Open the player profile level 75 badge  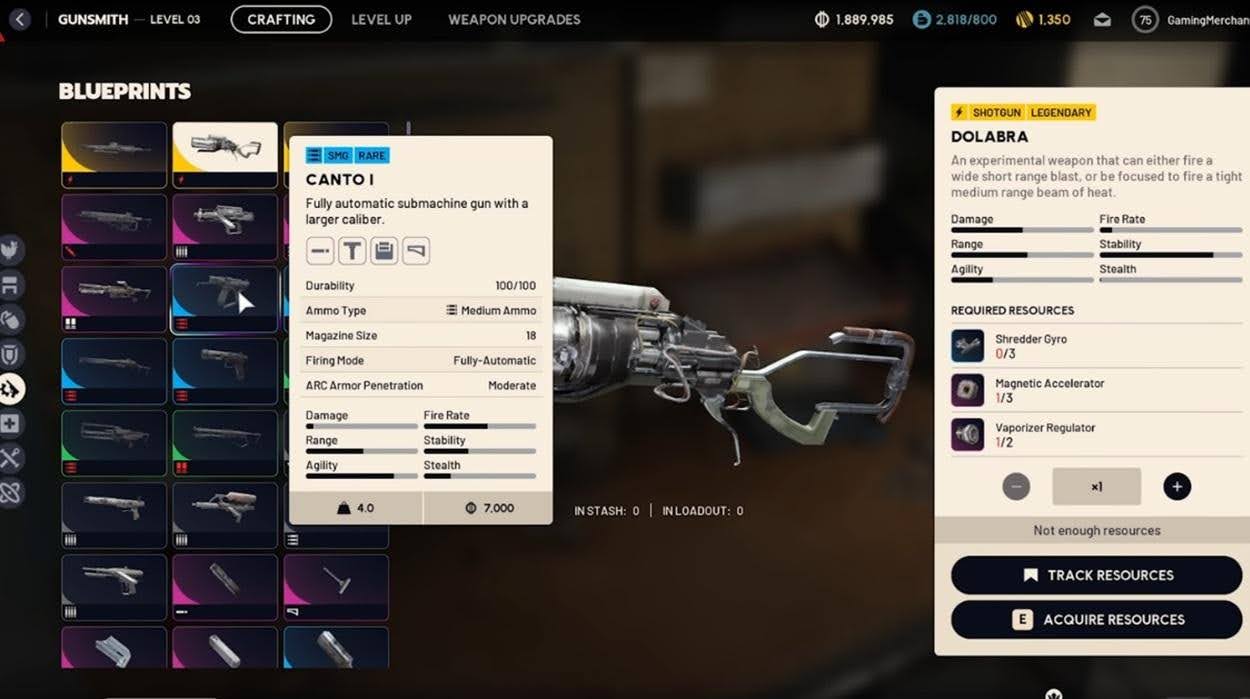(1145, 19)
